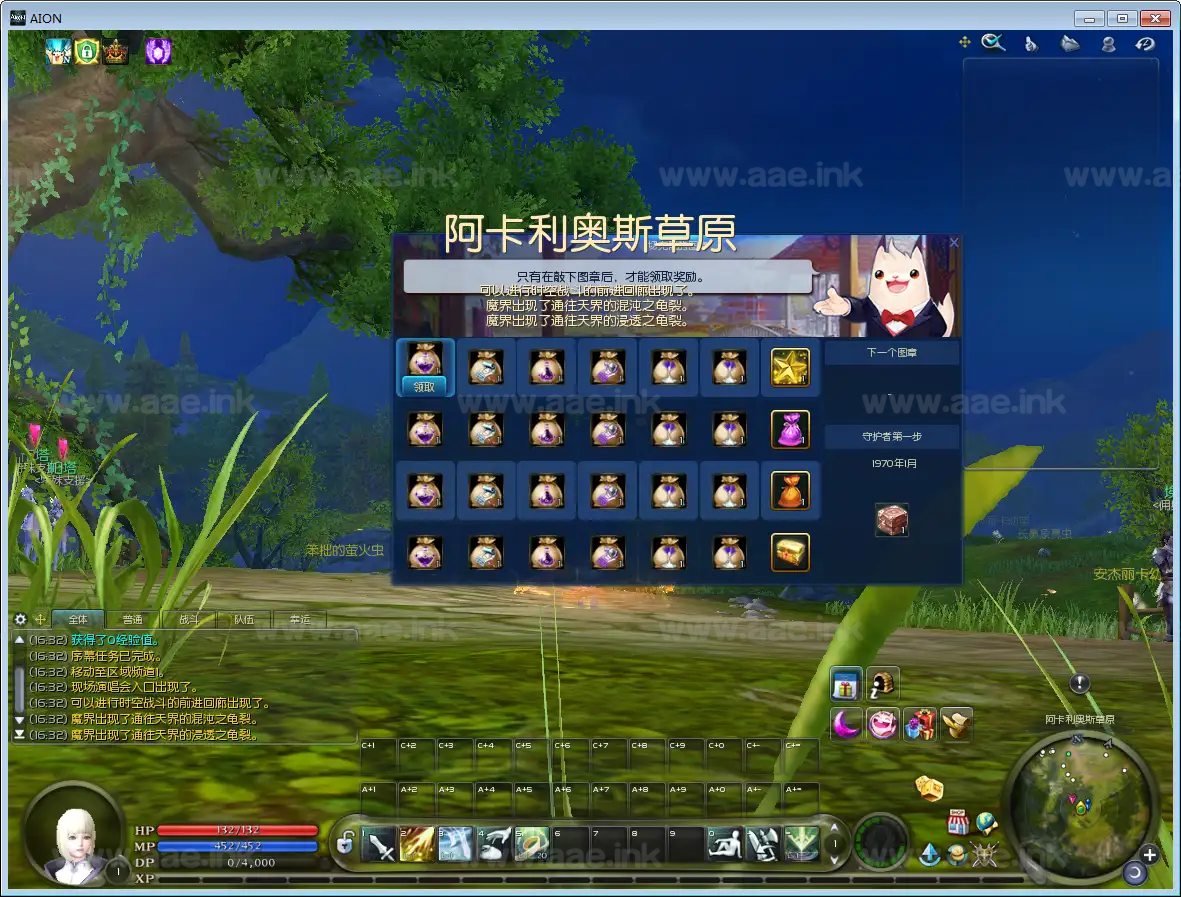Maximize the AION window
Screen dimensions: 1181x897
pos(1123,18)
